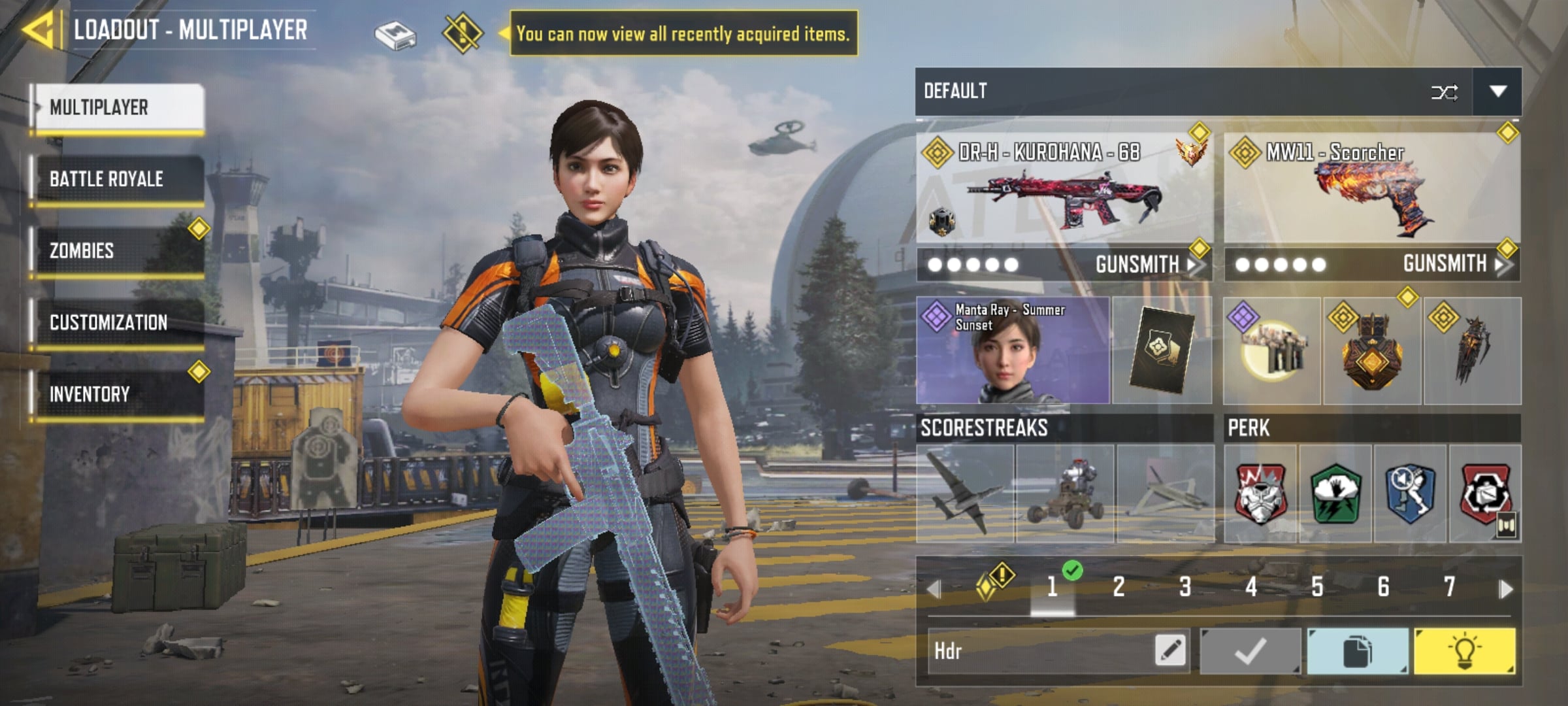The width and height of the screenshot is (1568, 706).
Task: Open the Inventory section
Action: [x=119, y=394]
